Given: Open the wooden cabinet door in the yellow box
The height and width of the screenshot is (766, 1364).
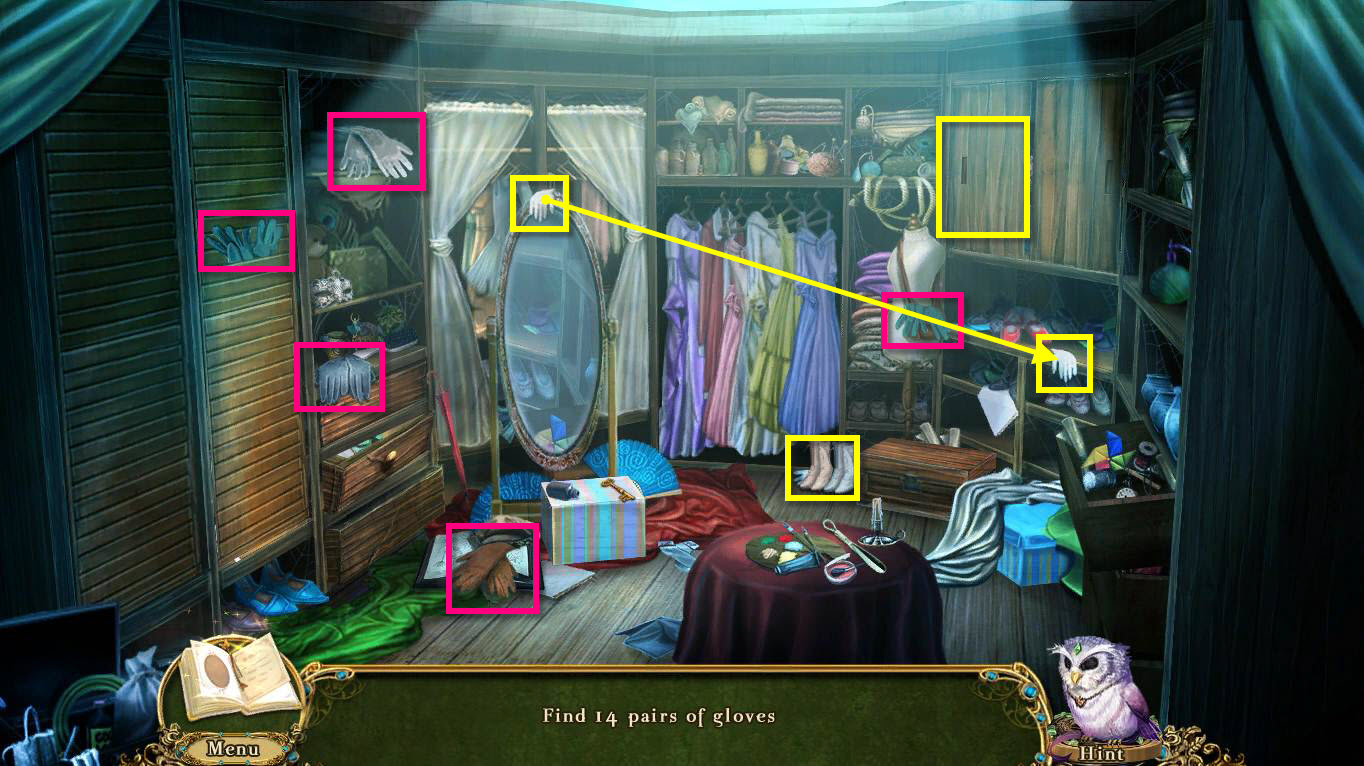Looking at the screenshot, I should point(982,175).
